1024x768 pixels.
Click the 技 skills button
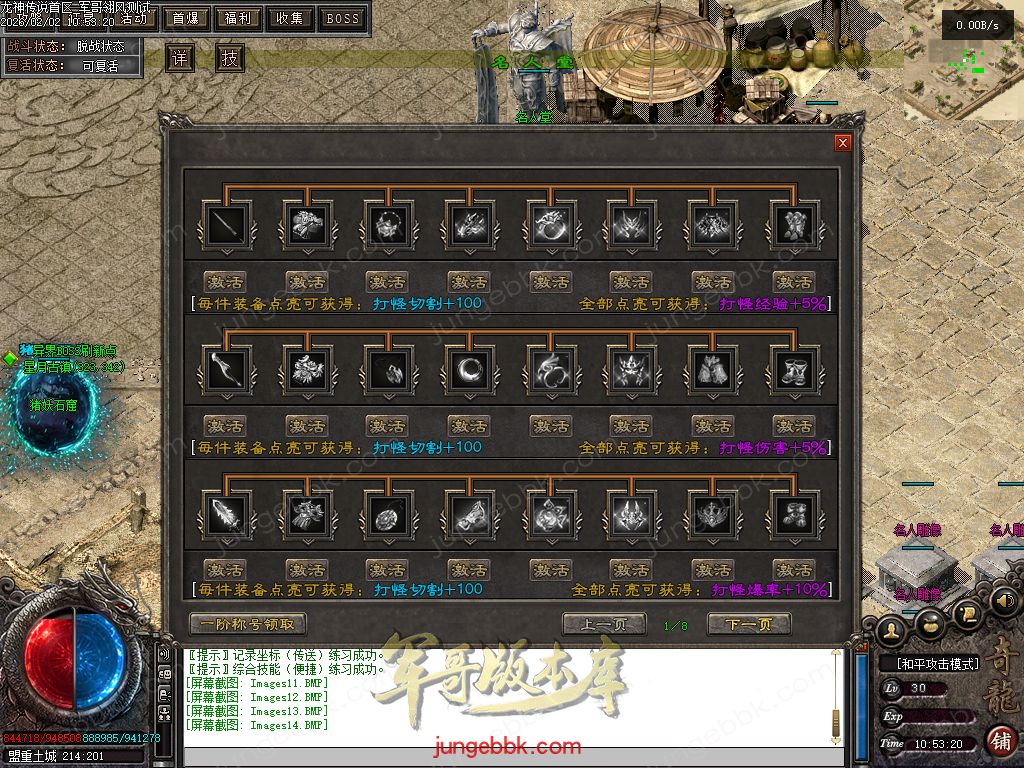coord(229,58)
